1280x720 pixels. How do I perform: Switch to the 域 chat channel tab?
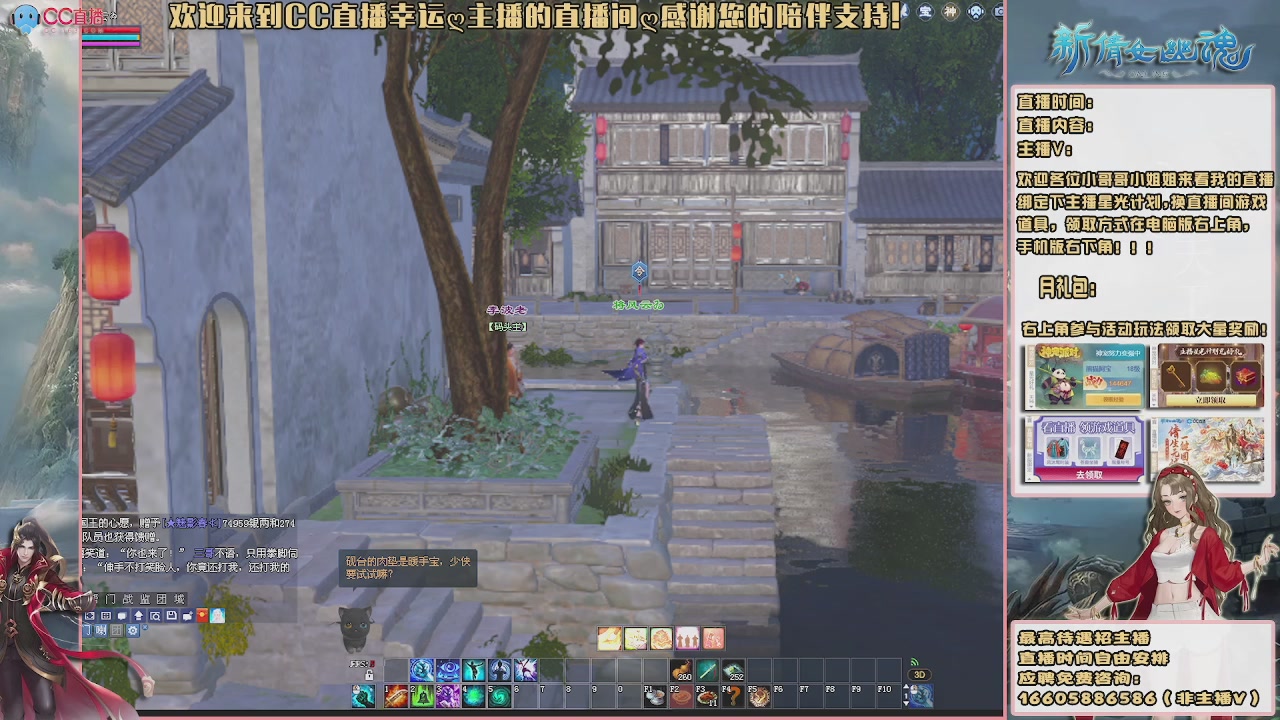(179, 598)
